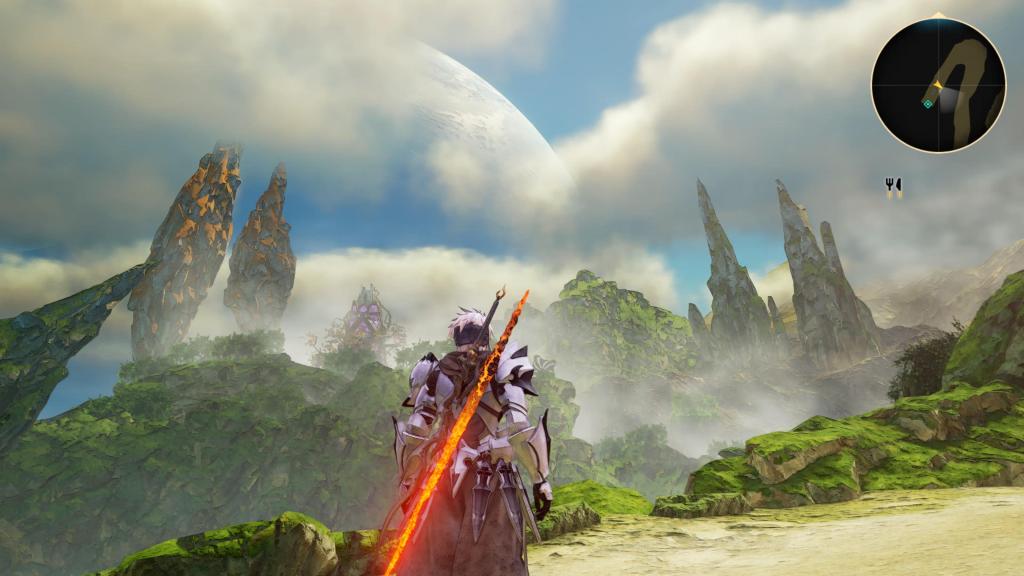Select the teal diamond marker on minimap
Screen dimensions: 1024x576
click(x=928, y=102)
